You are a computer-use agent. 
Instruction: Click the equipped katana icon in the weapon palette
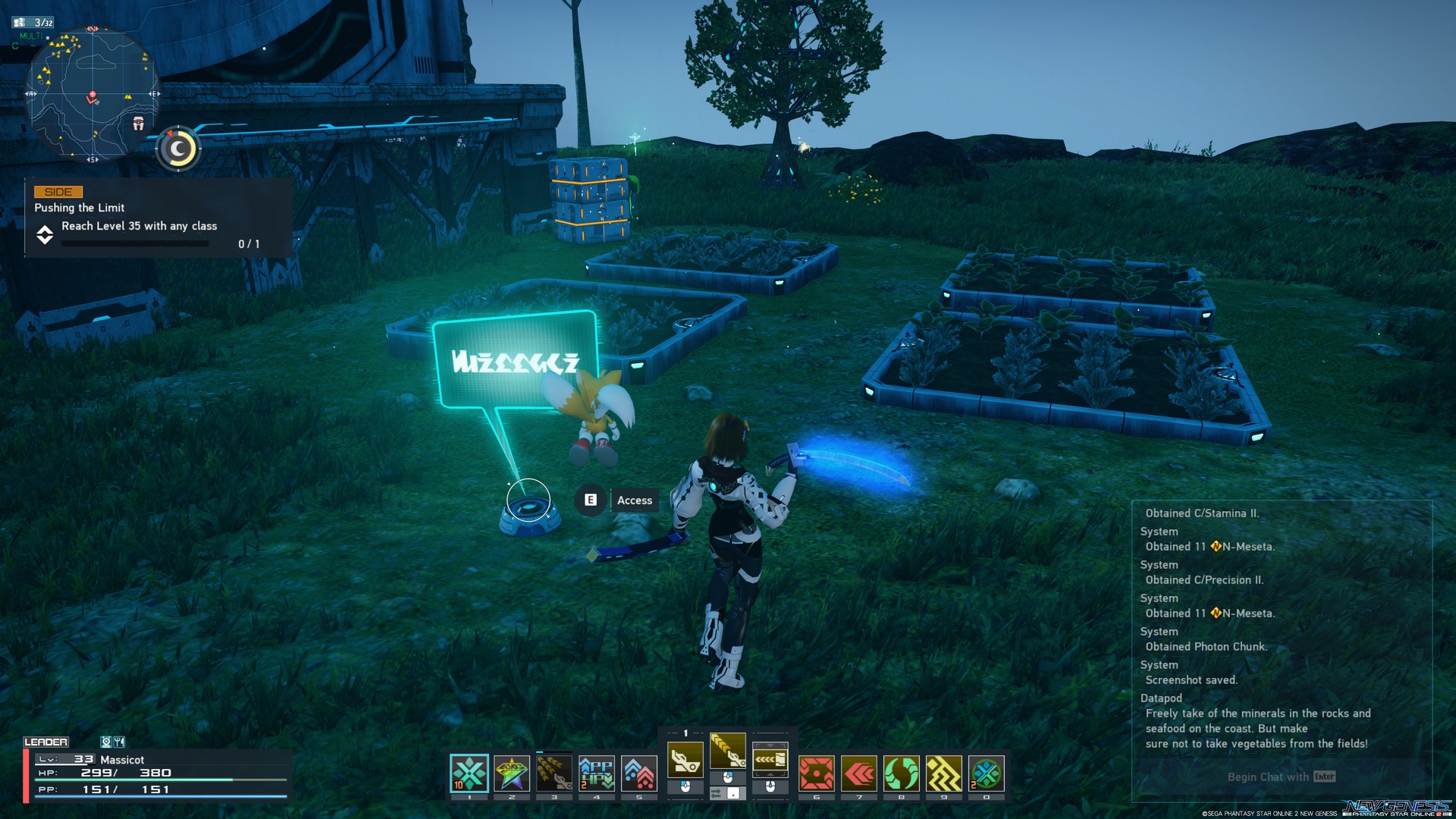tap(728, 751)
